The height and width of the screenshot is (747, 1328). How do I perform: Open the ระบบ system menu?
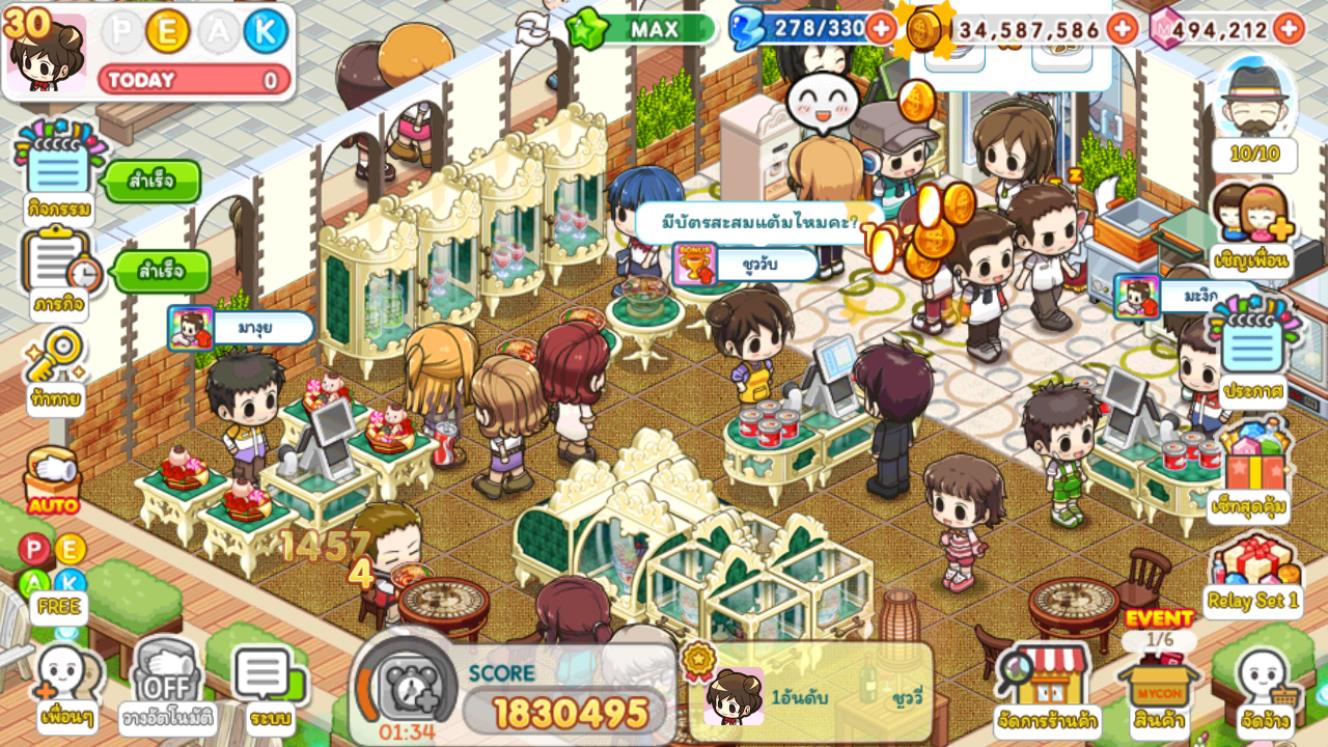269,686
